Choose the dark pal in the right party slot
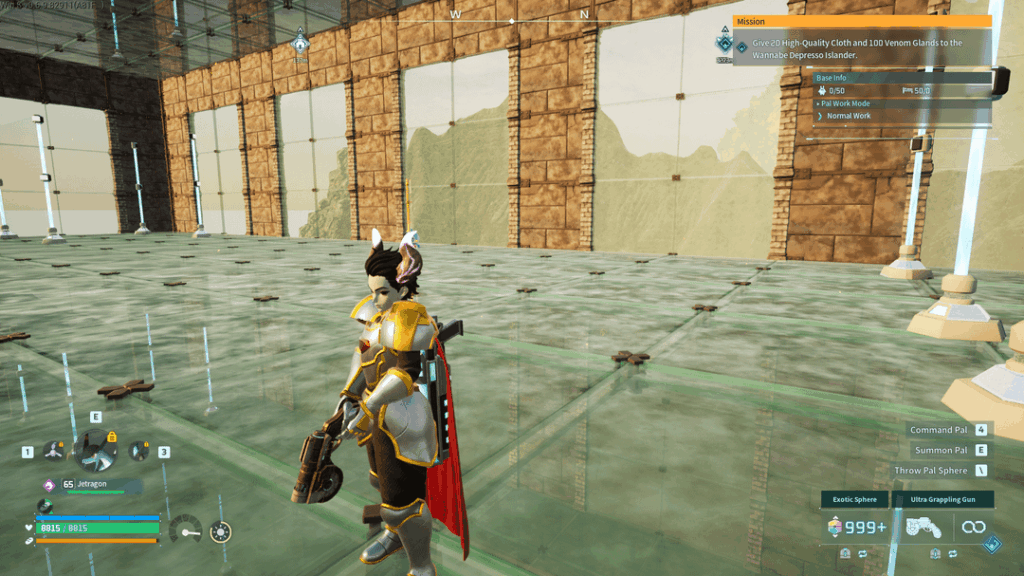Screen dimensions: 1024x576 [x=138, y=452]
